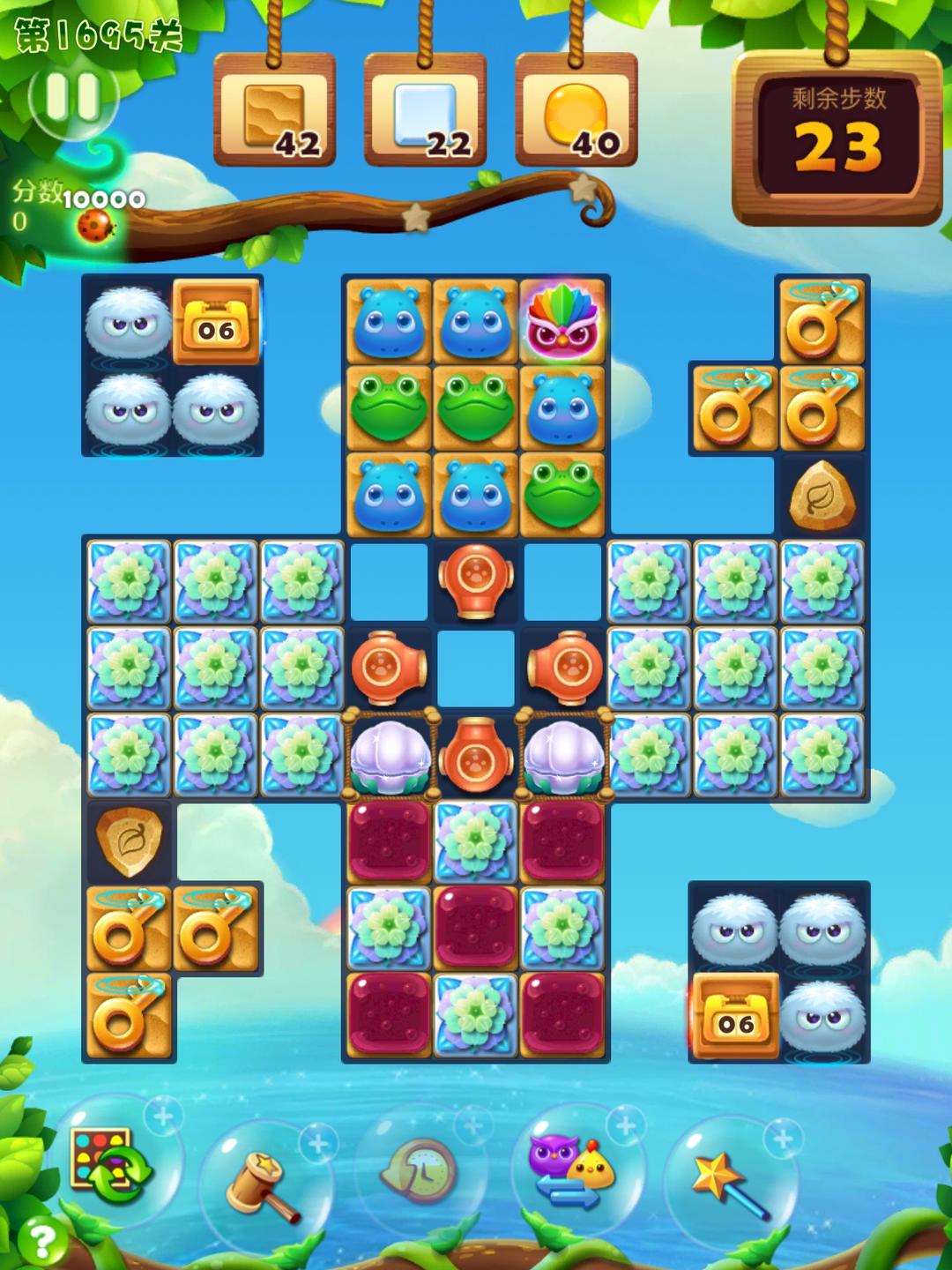This screenshot has height=1270, width=952.
Task: Select the pearl clam on the left
Action: (x=389, y=755)
